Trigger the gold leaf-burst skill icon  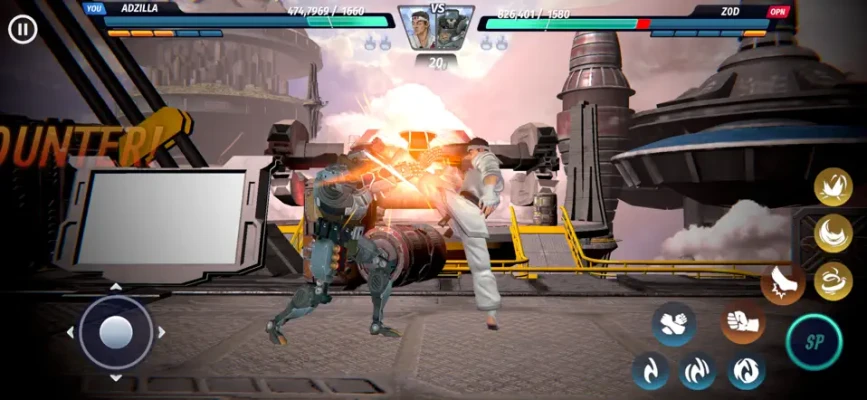pos(832,186)
